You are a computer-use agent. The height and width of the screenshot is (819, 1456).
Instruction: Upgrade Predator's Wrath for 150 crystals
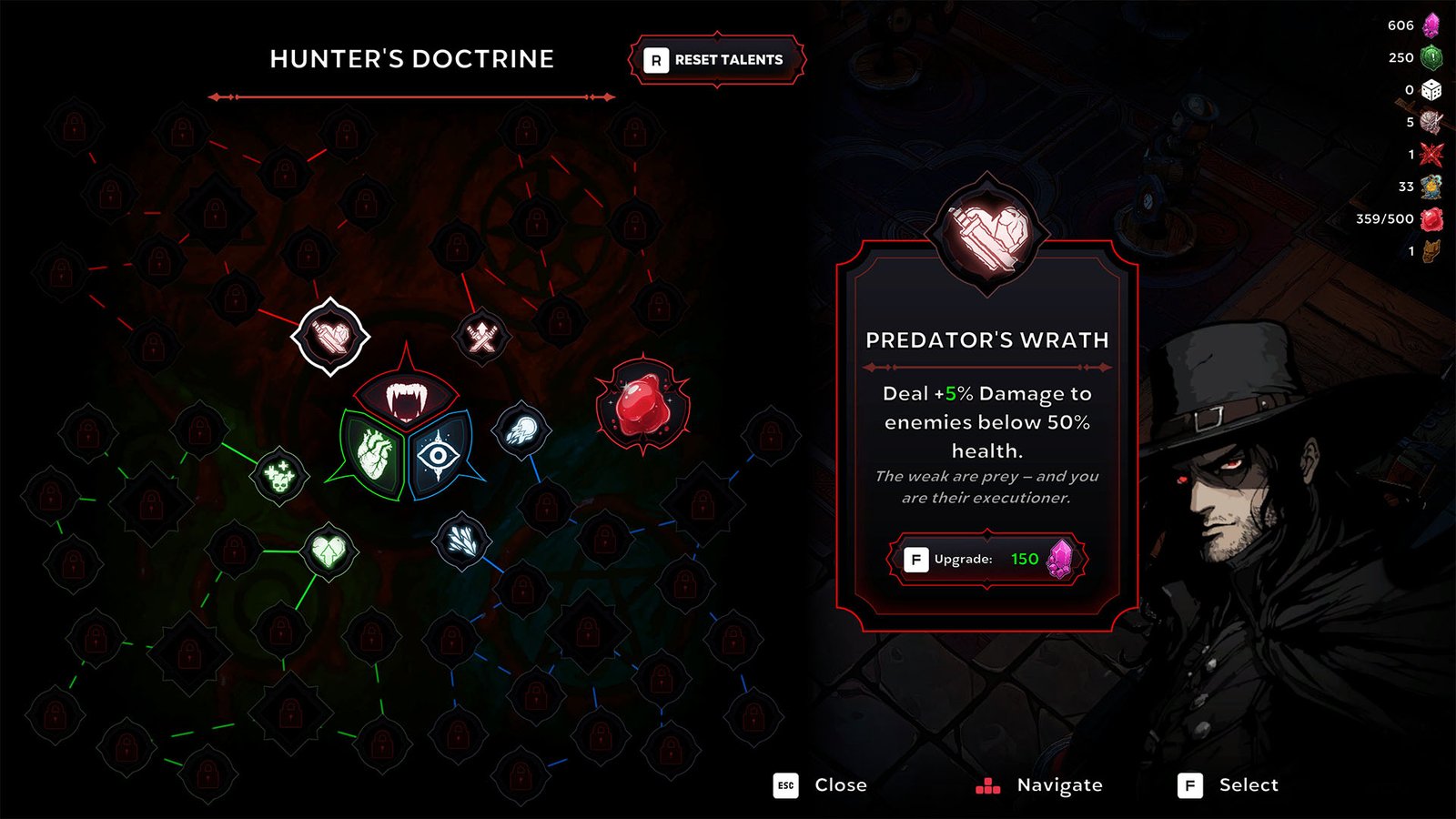[987, 559]
